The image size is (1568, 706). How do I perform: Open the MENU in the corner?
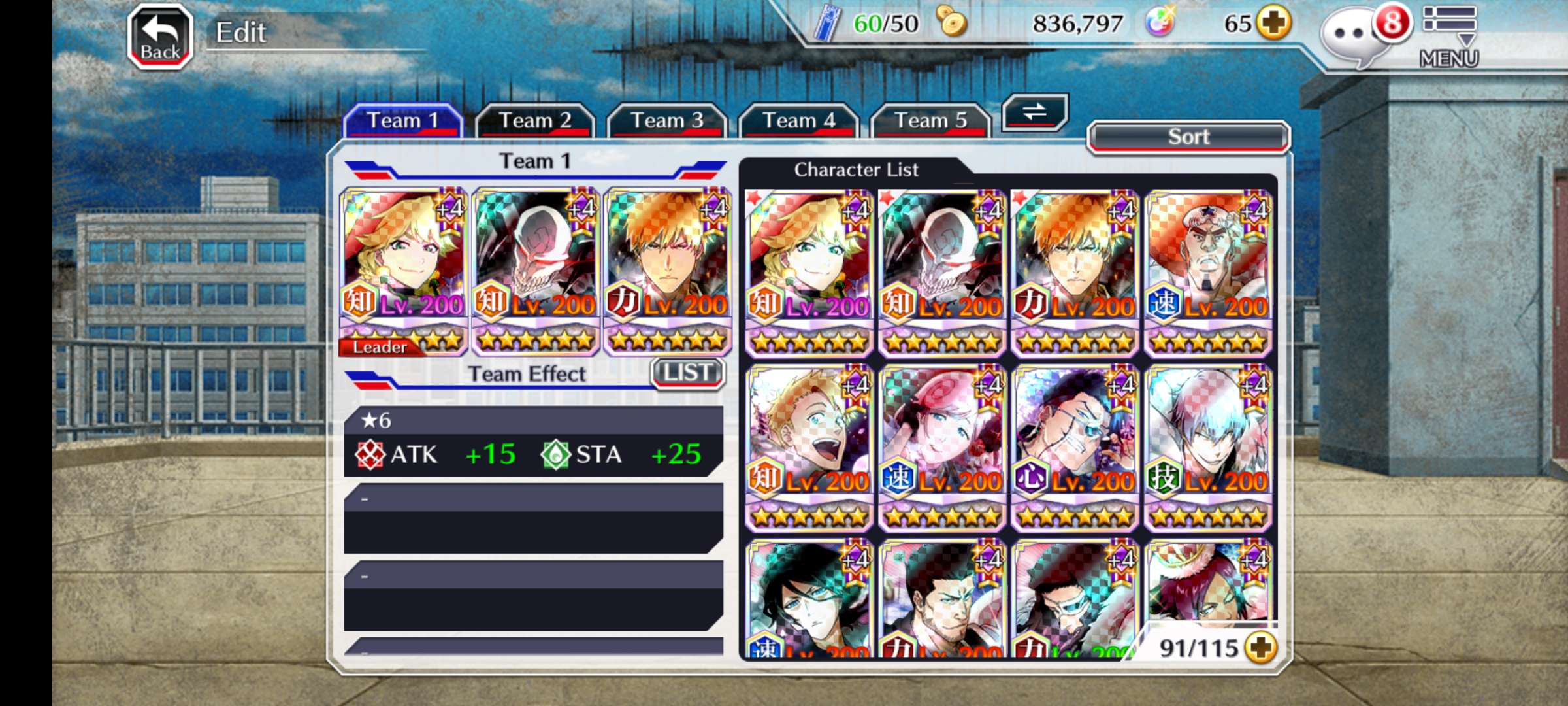tap(1448, 37)
